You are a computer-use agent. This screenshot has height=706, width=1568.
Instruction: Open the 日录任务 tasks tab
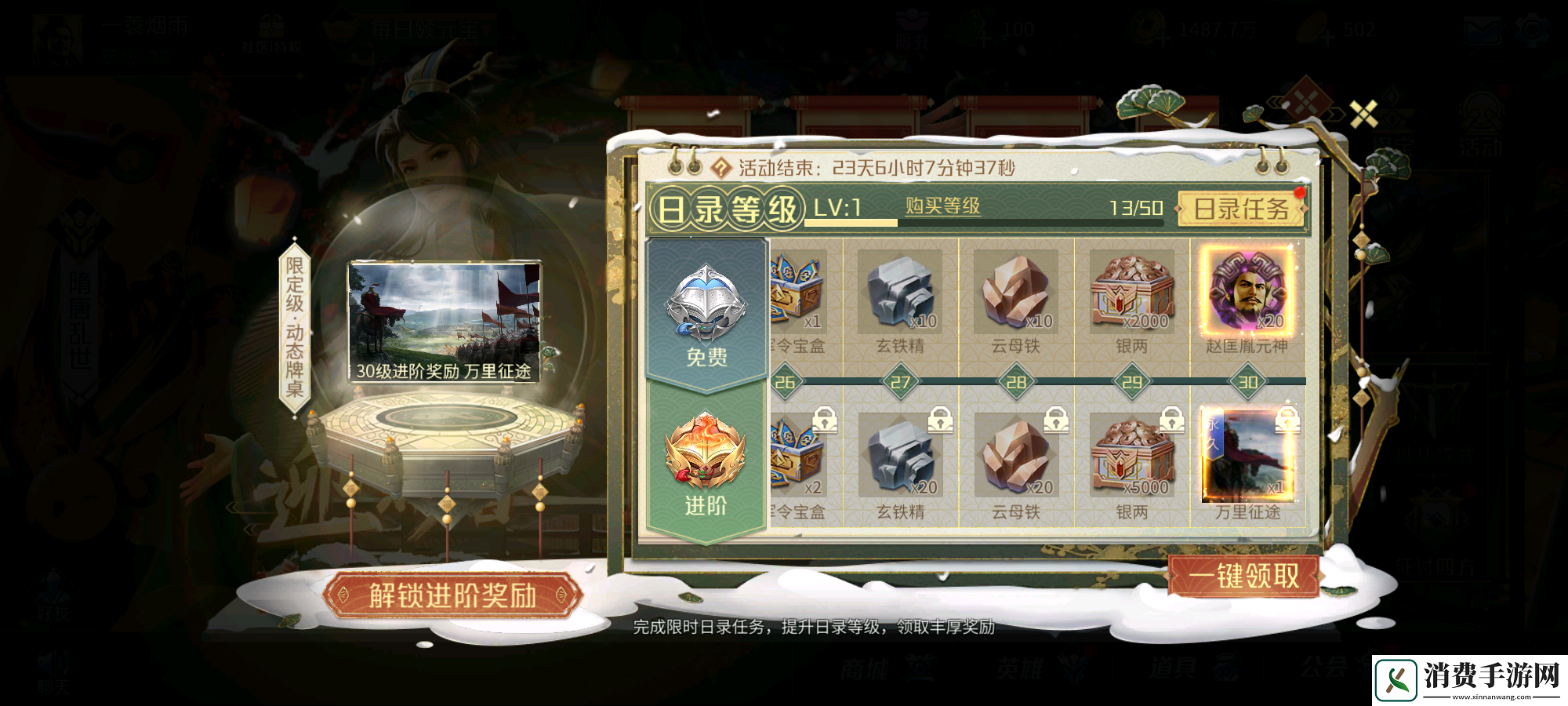1241,209
